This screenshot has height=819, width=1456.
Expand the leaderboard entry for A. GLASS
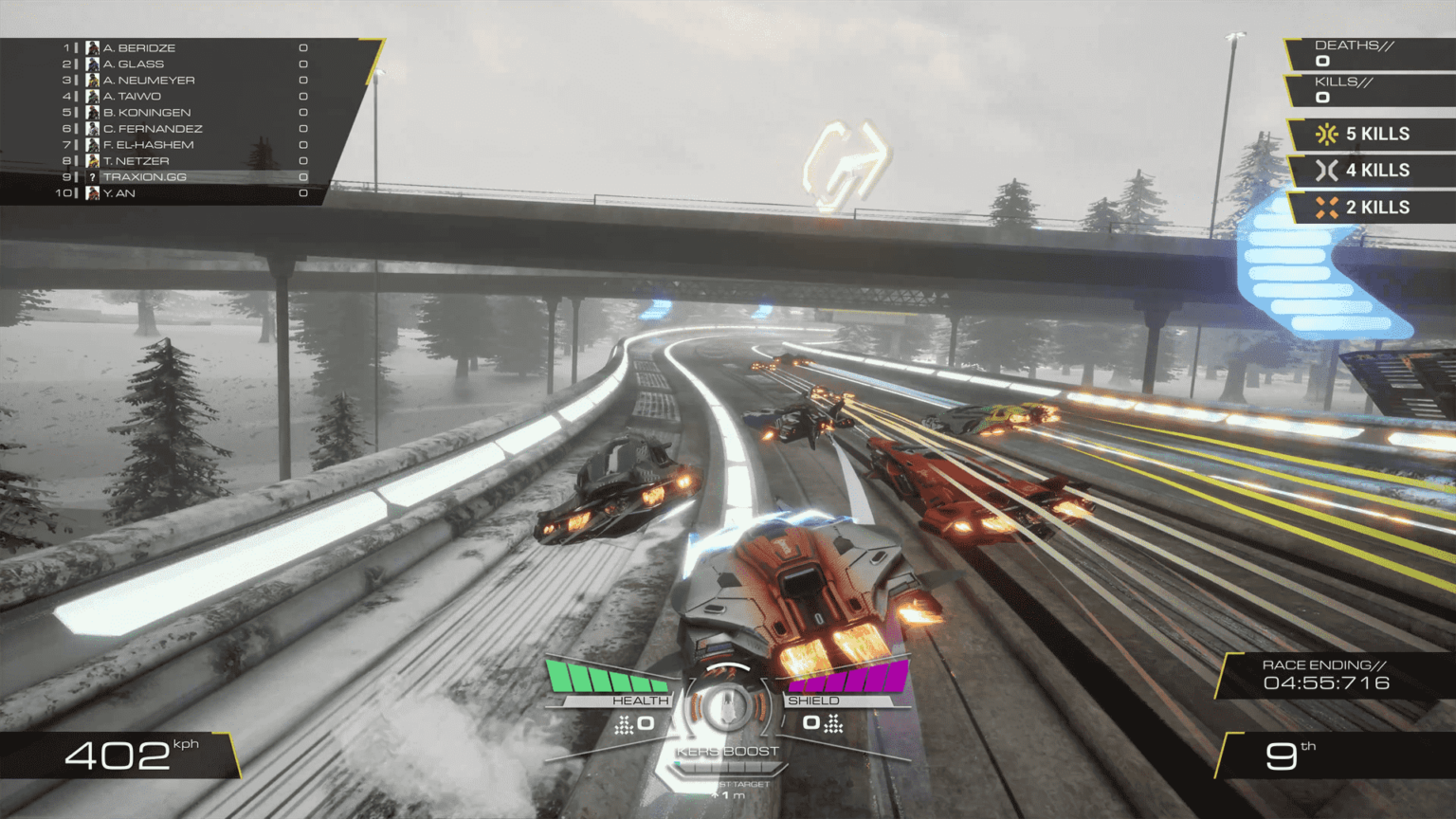point(133,64)
